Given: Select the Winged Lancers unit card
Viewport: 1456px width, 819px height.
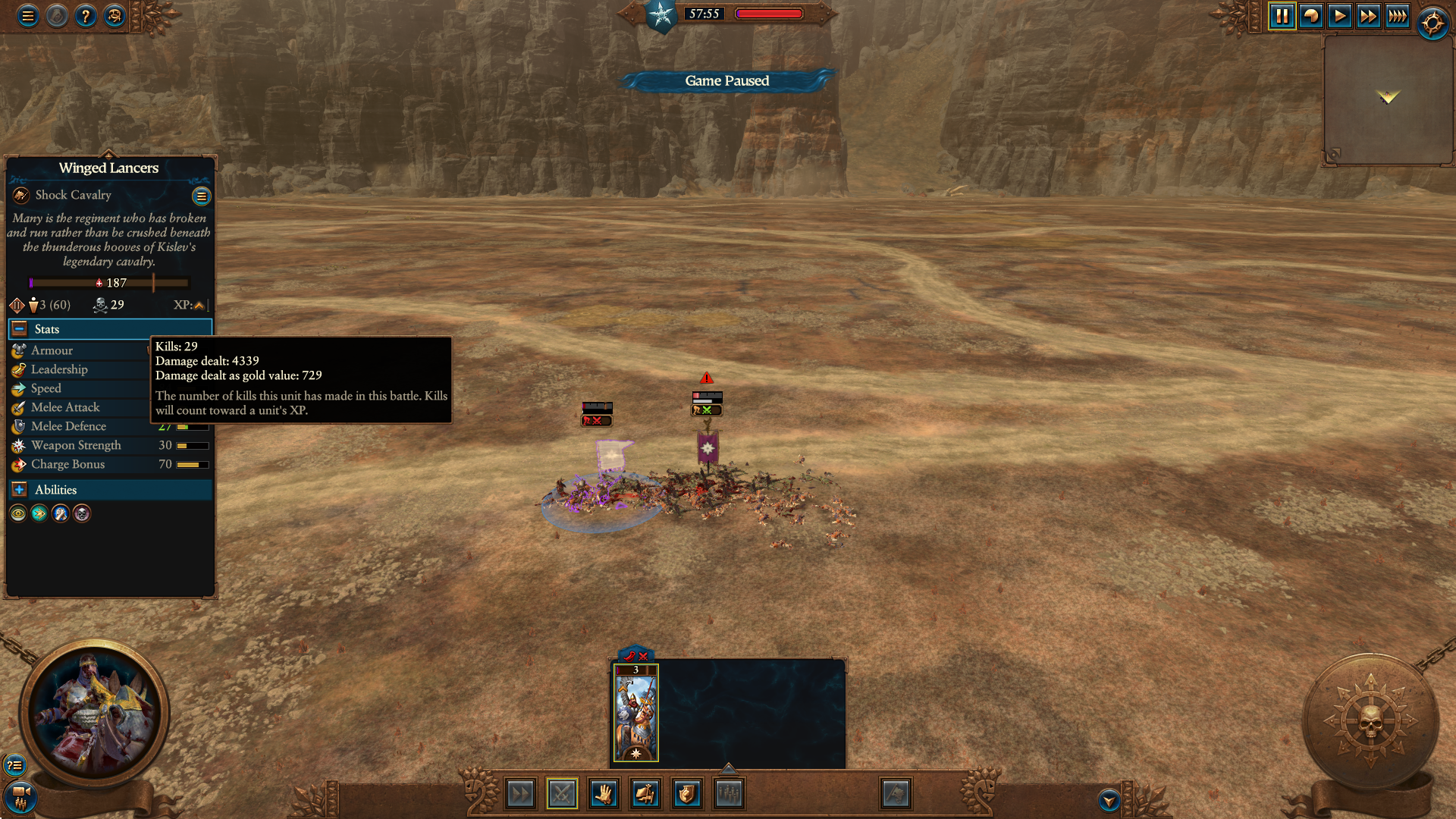Looking at the screenshot, I should [635, 714].
